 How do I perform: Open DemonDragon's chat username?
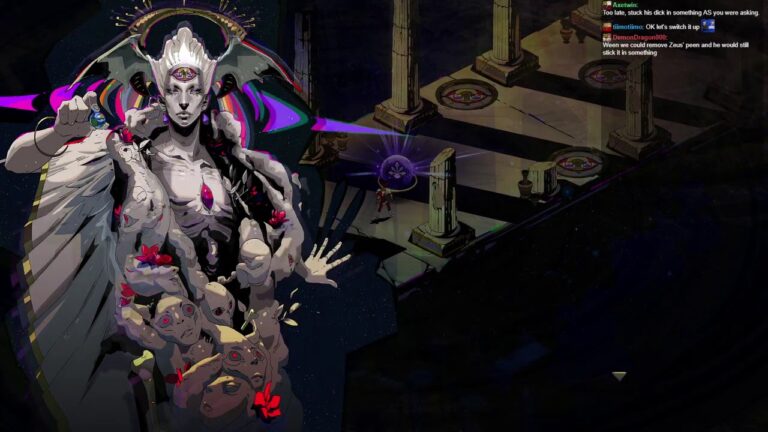tap(636, 36)
